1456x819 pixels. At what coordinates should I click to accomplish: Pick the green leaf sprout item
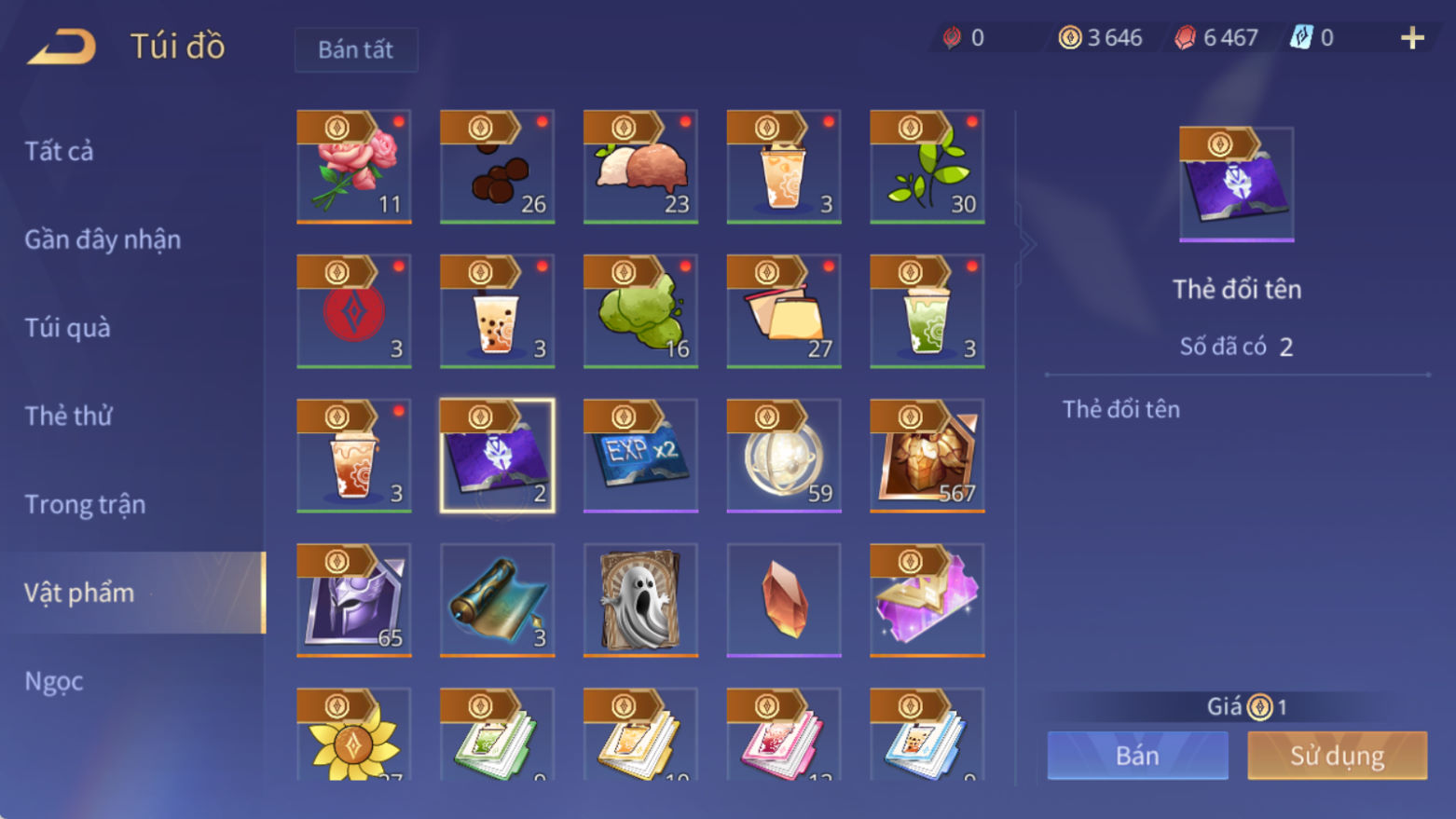point(927,167)
